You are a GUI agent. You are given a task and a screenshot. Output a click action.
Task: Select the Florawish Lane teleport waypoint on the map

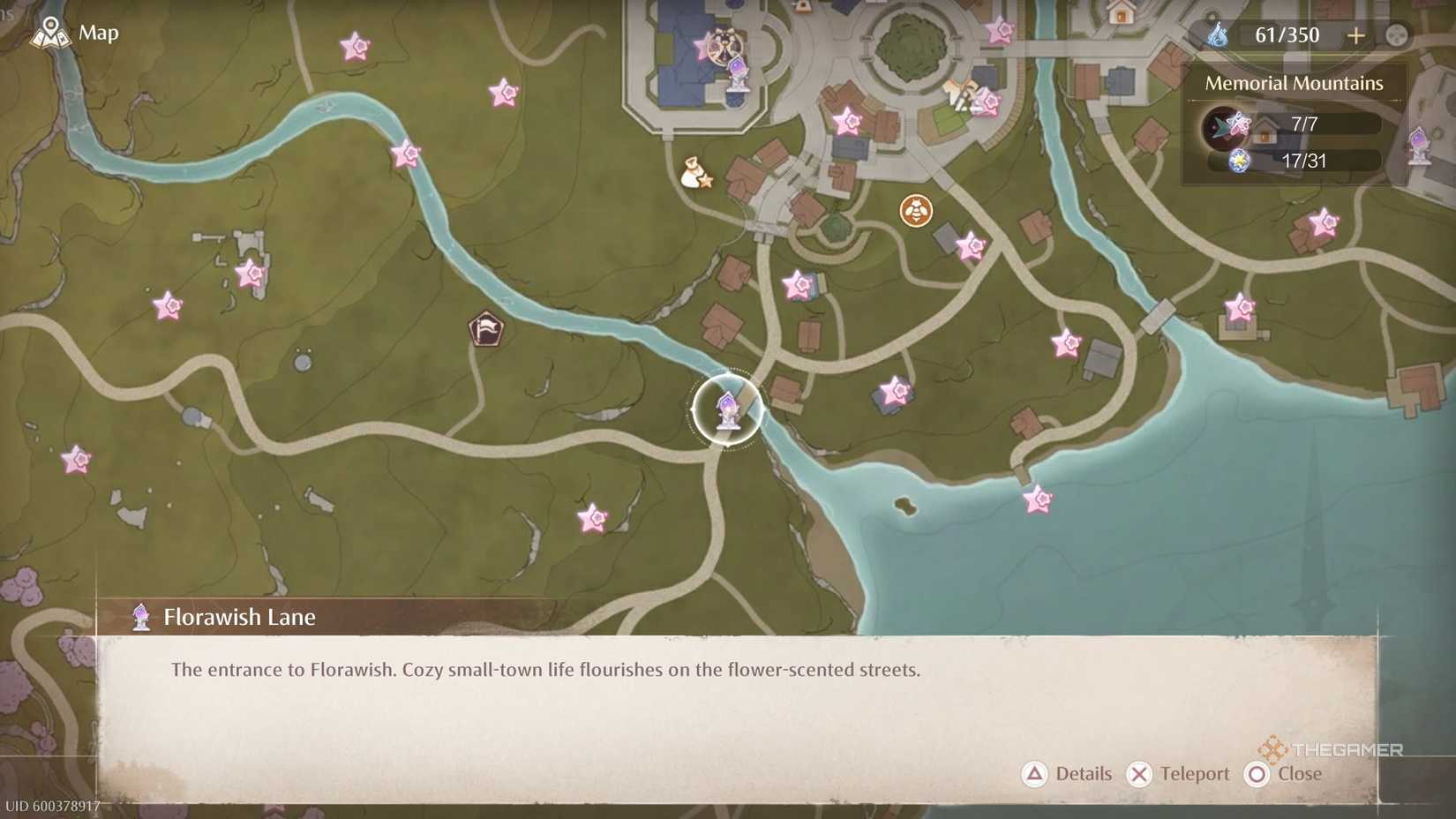point(725,410)
